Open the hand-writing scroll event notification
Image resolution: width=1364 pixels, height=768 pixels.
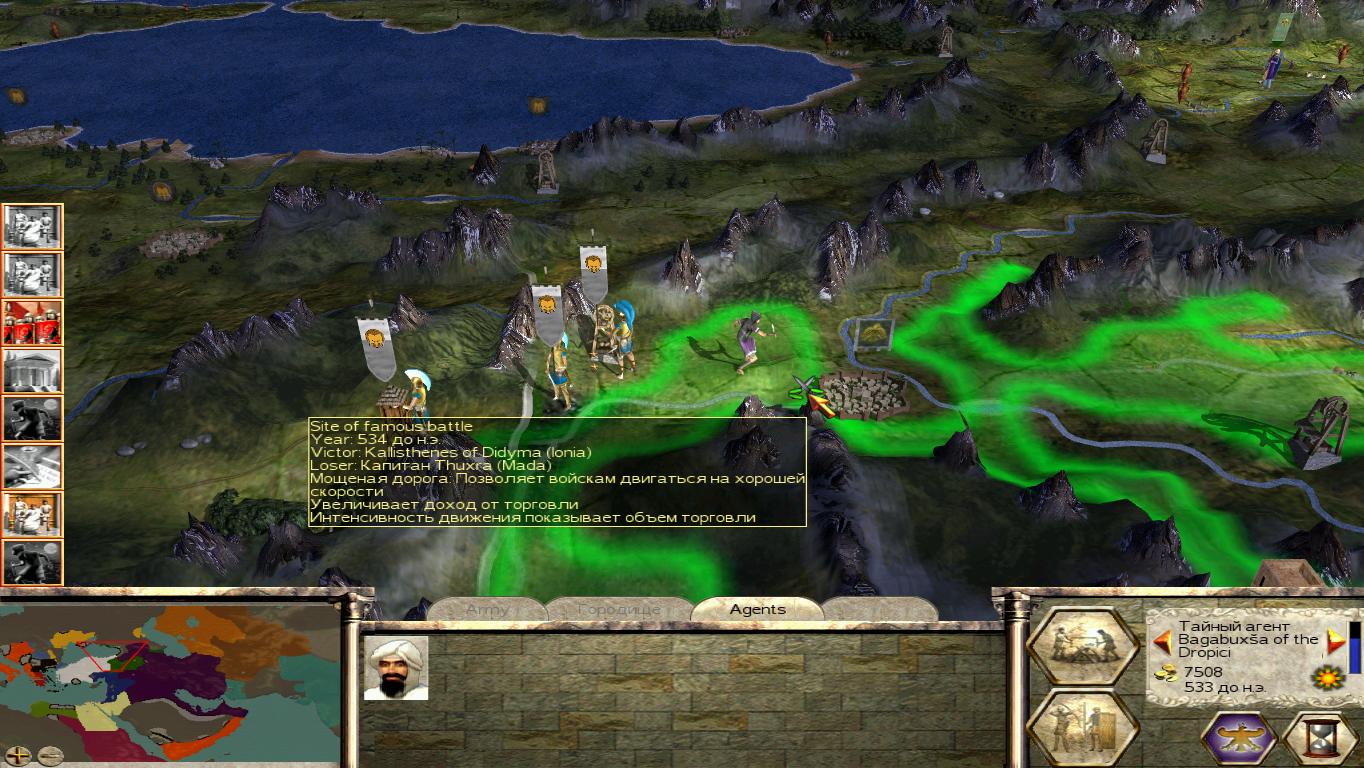[33, 466]
